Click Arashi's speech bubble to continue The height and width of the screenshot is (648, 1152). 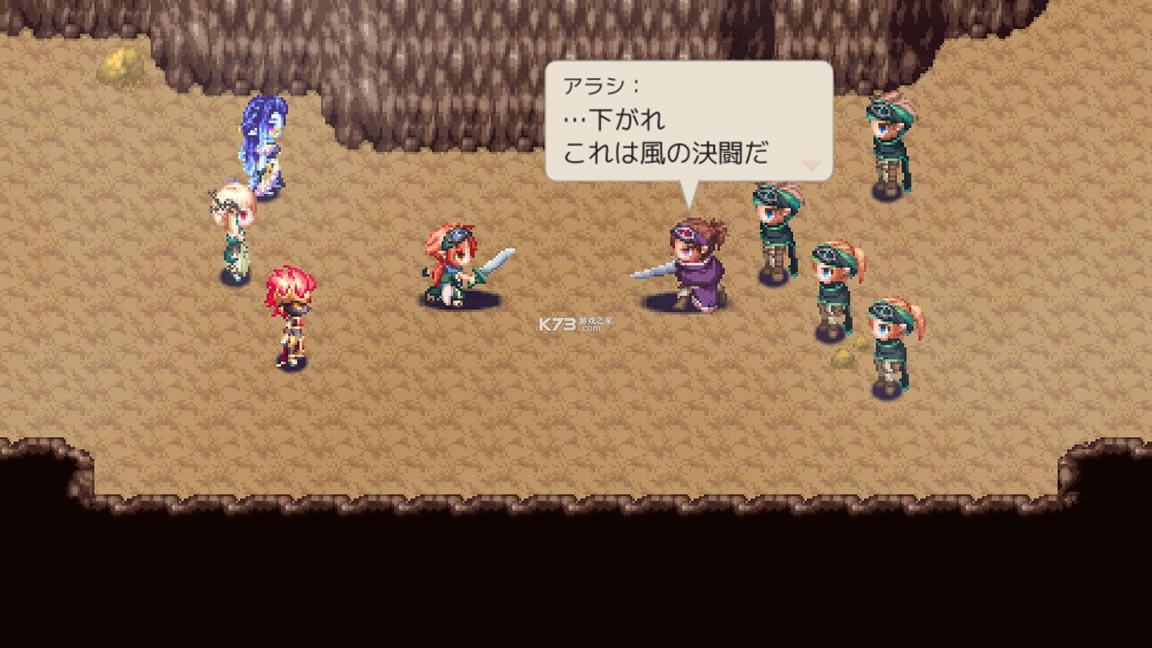pyautogui.click(x=688, y=122)
